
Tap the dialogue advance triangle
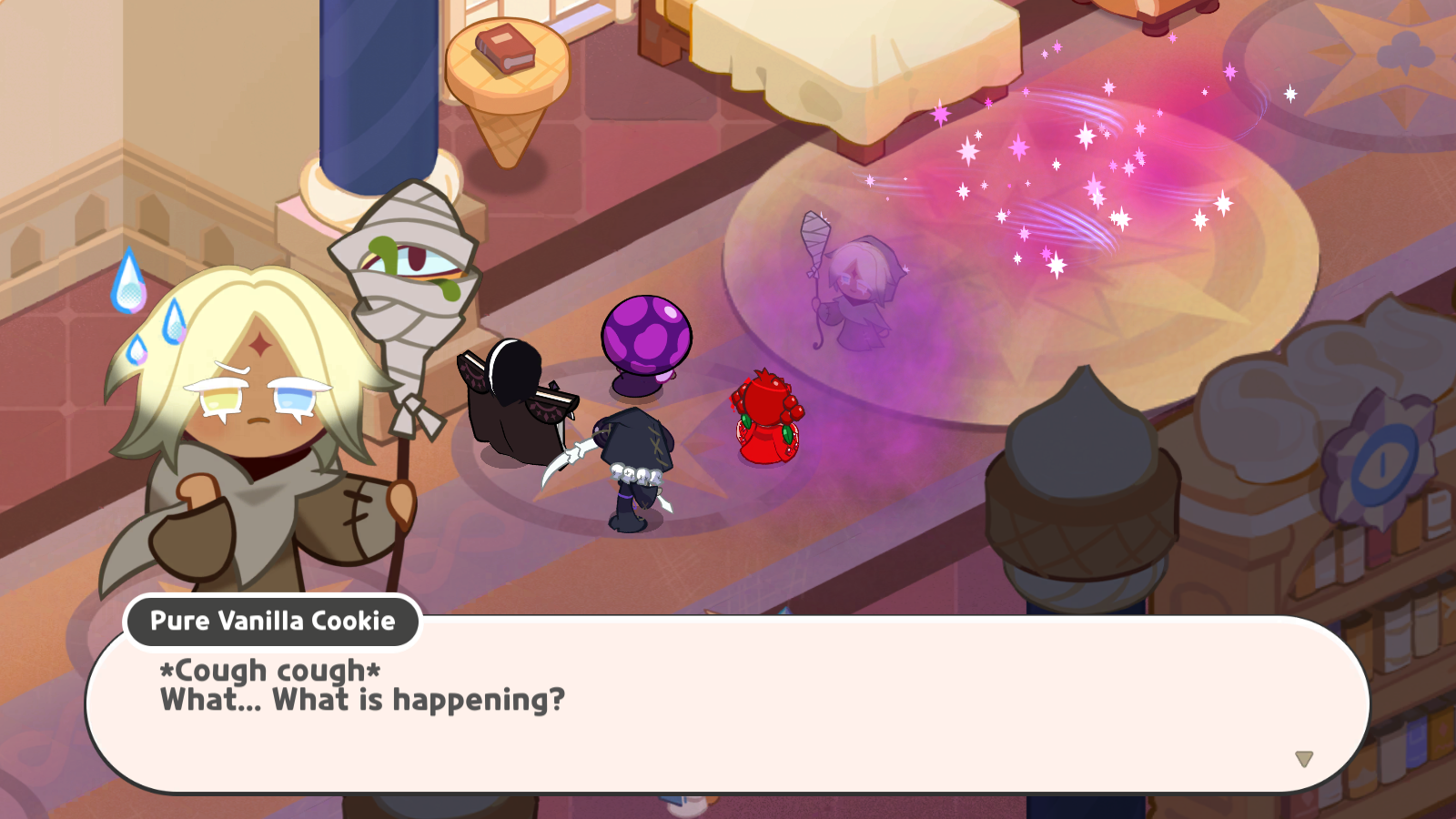coord(1305,757)
